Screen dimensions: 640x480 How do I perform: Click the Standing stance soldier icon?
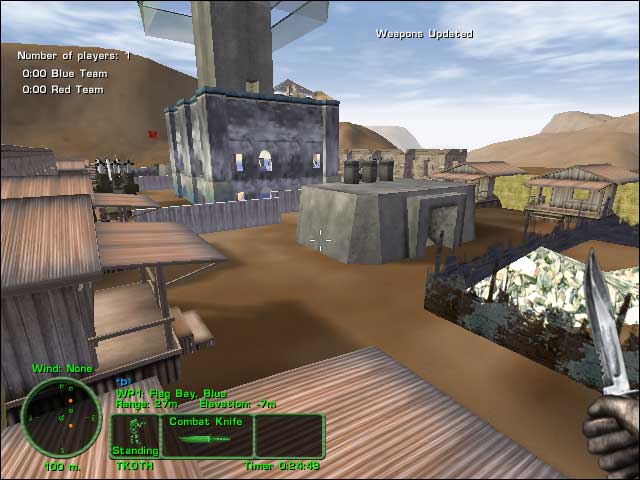point(134,434)
